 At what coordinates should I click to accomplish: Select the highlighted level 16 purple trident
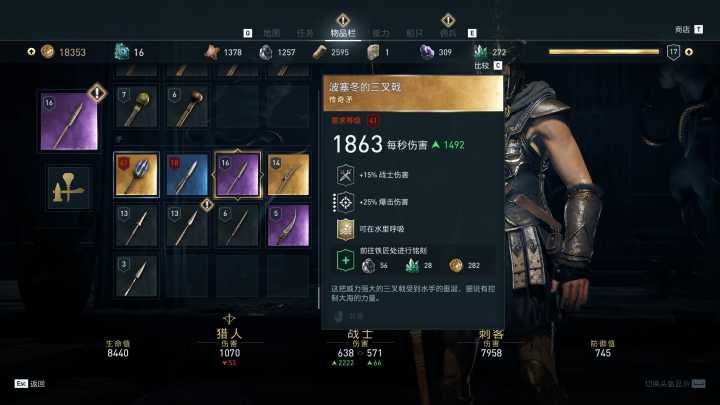[x=238, y=174]
